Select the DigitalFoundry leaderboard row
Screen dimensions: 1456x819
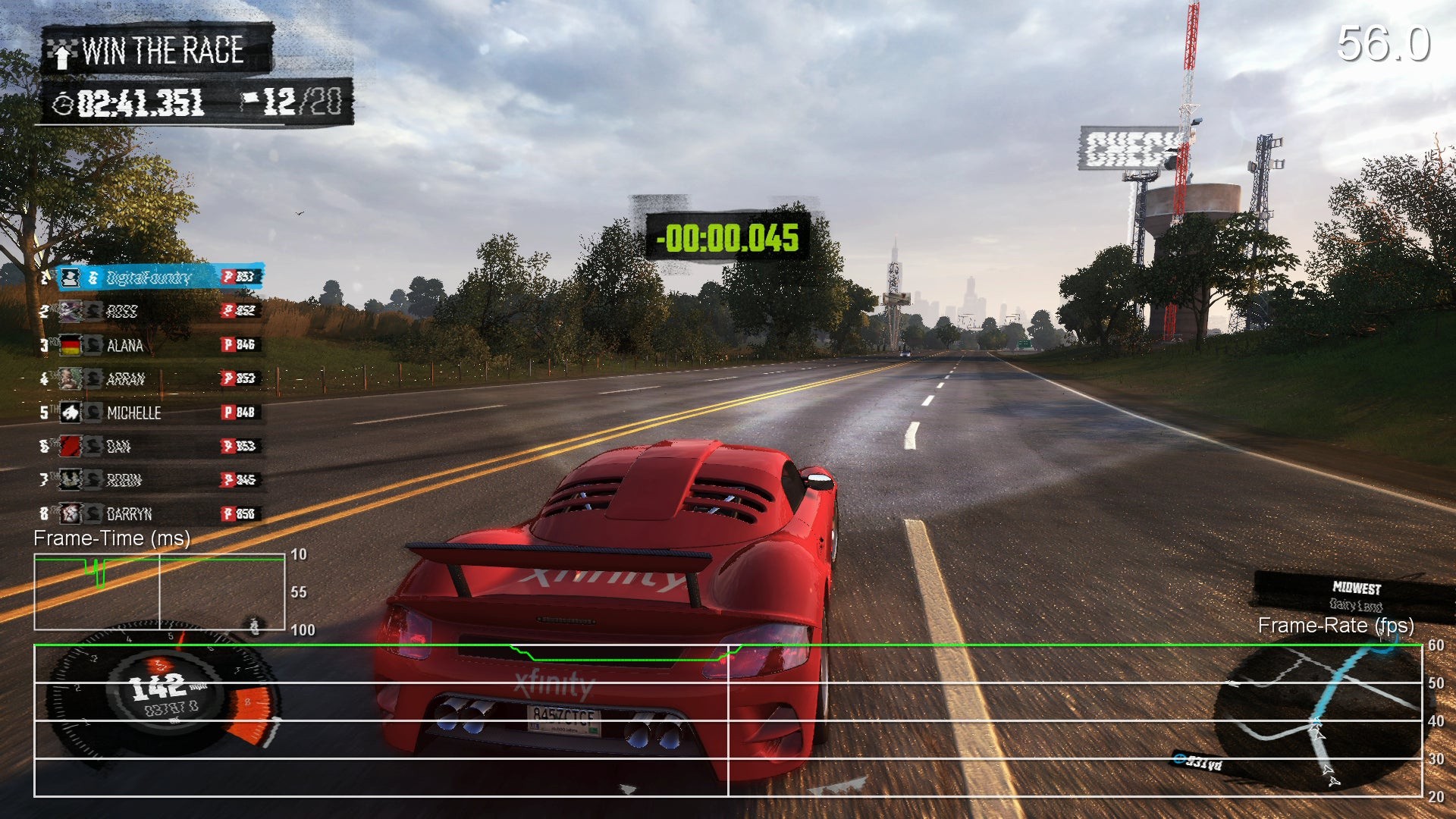pyautogui.click(x=152, y=277)
